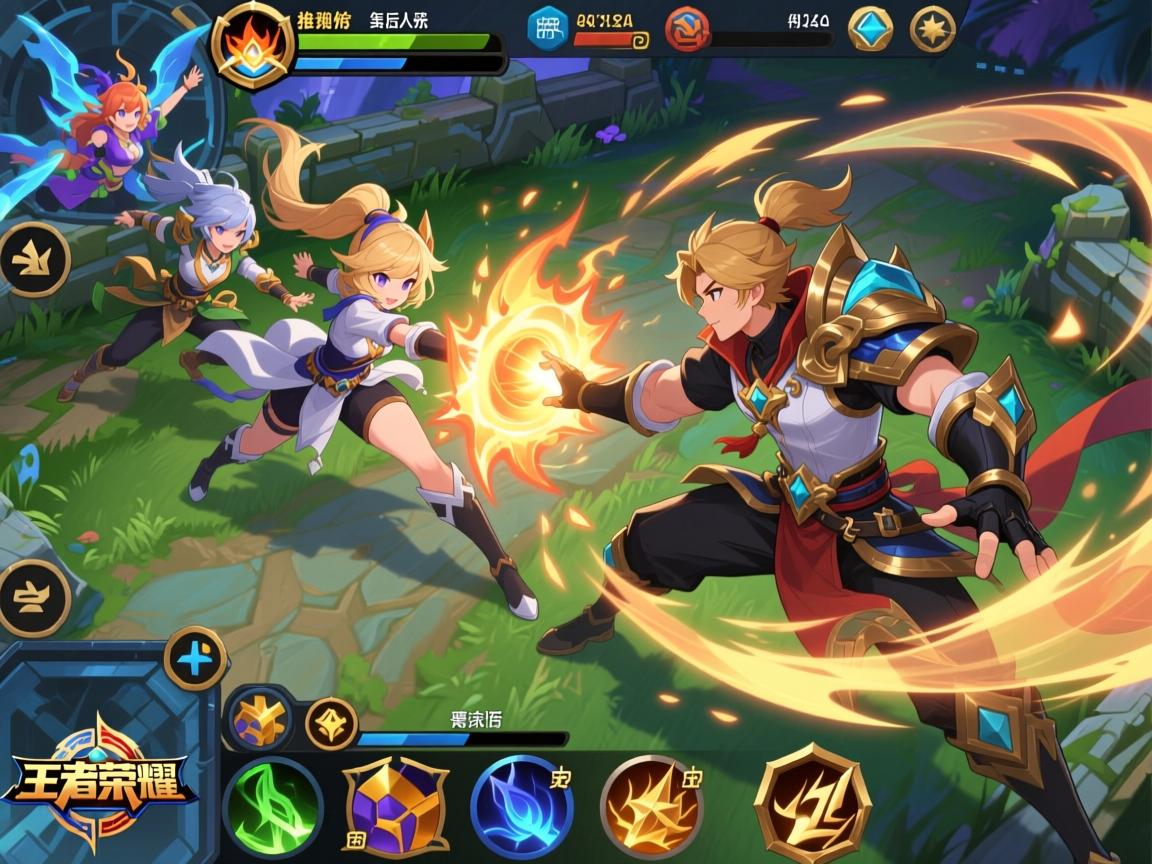Click the red swirl round icon

click(x=686, y=28)
